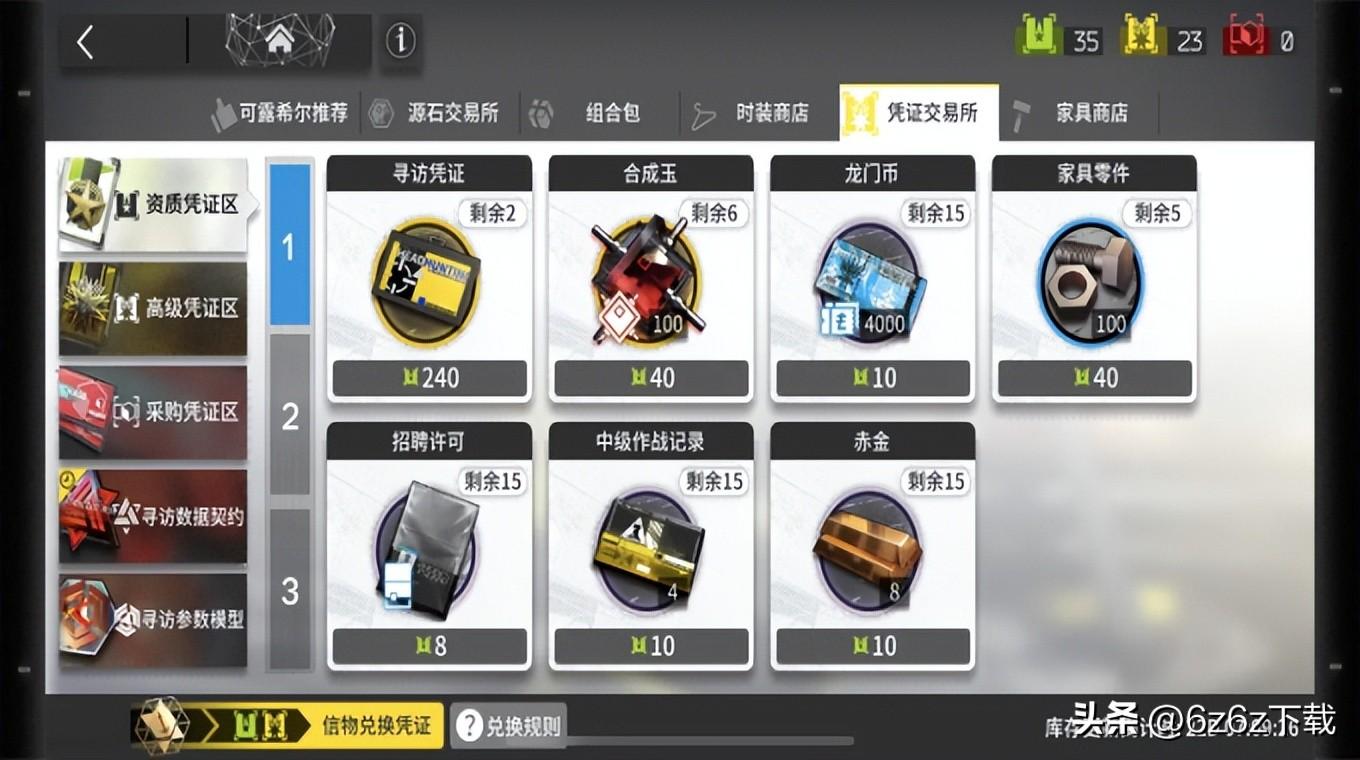Image resolution: width=1360 pixels, height=760 pixels.
Task: Purchase the 龙门币 4000 pack
Action: tap(873, 279)
